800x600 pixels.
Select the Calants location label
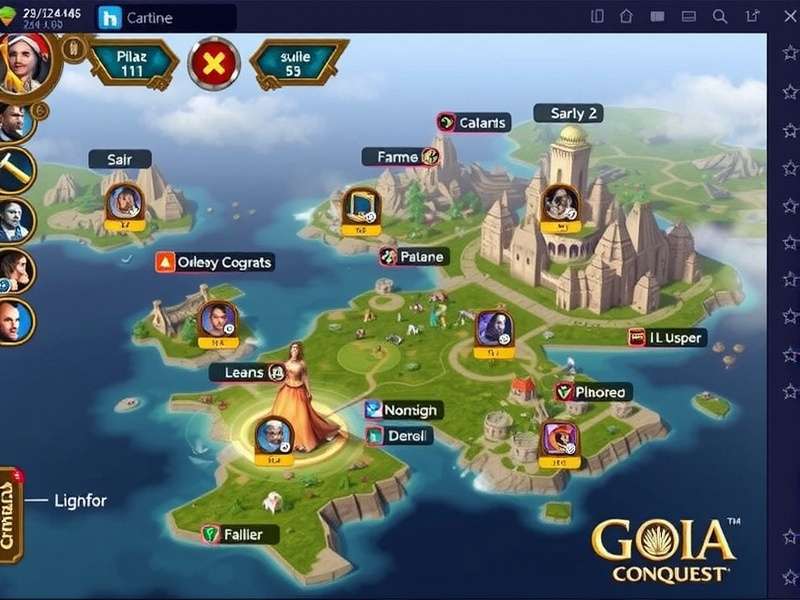tap(474, 123)
